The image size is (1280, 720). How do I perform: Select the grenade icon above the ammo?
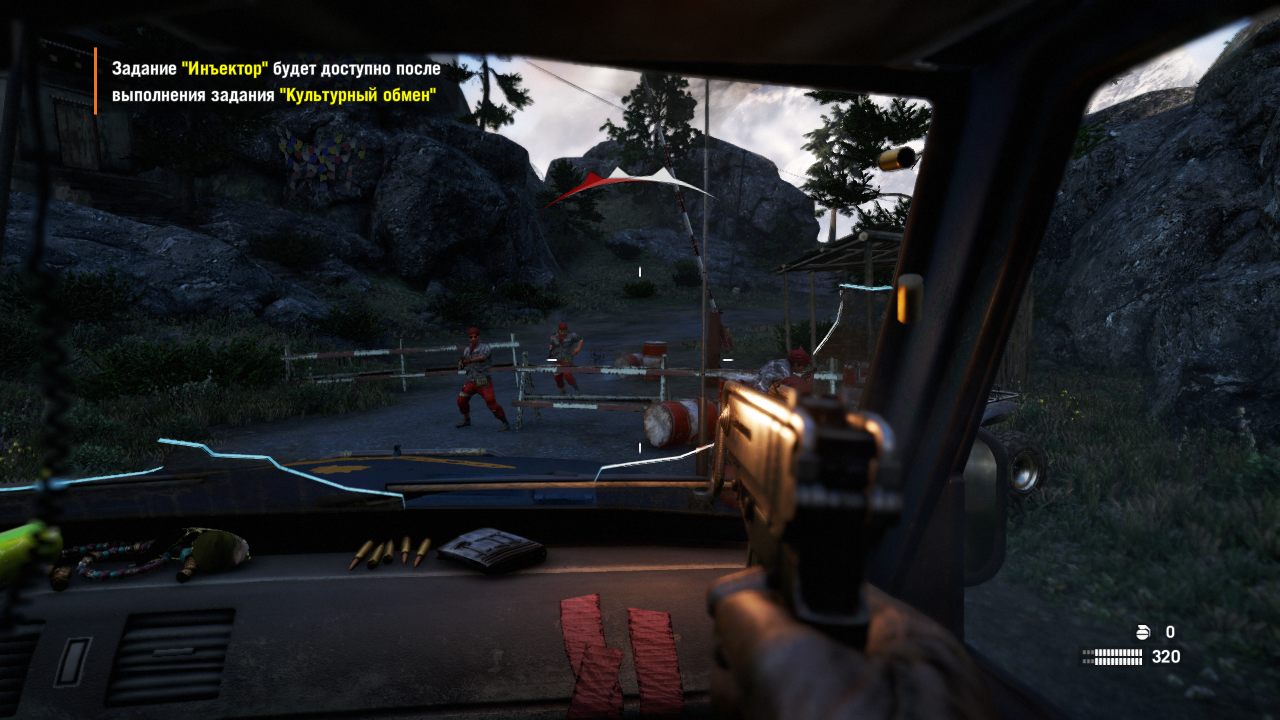pos(1145,632)
